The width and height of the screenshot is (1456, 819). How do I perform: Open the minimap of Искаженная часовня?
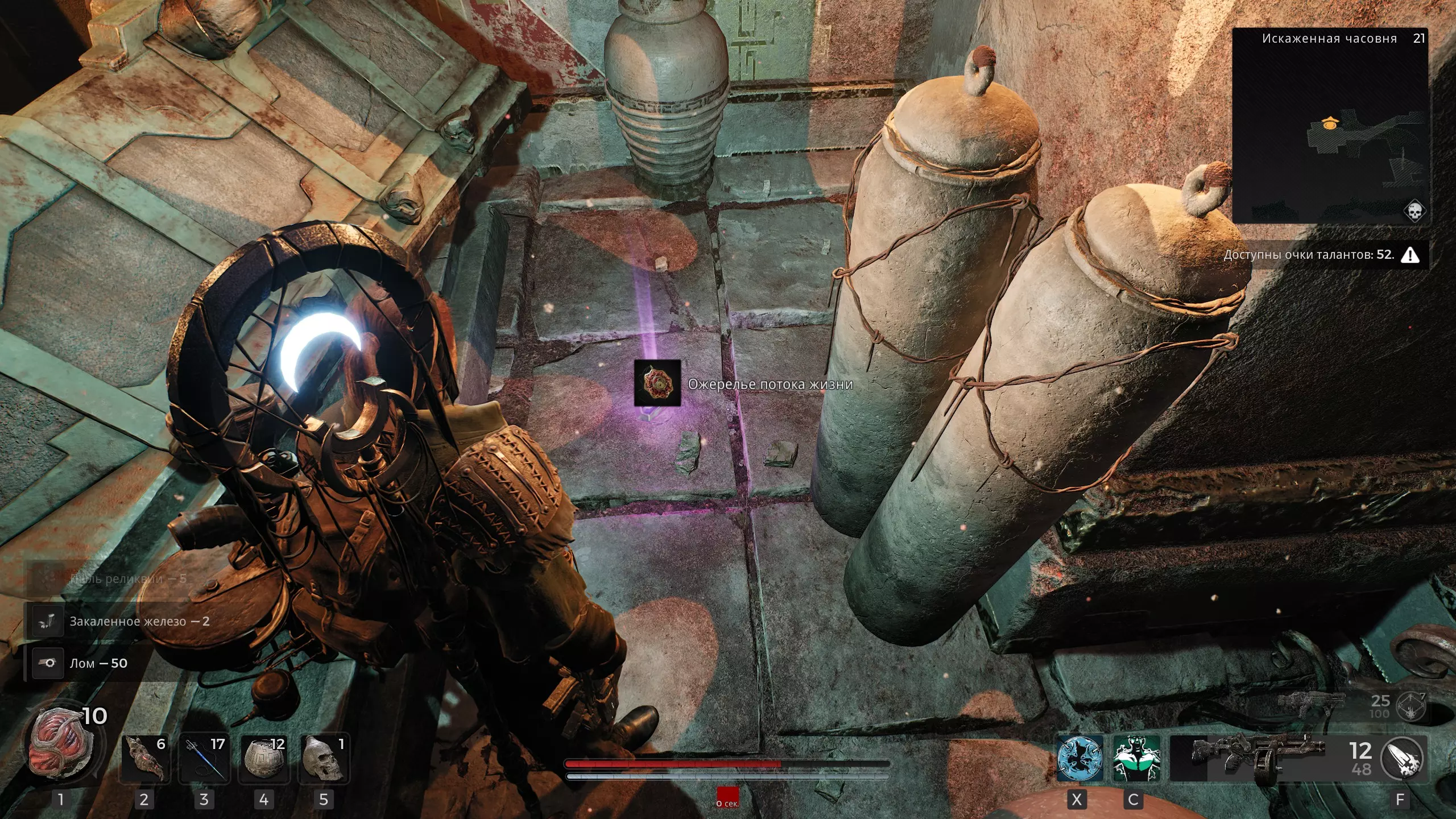pos(1330,126)
